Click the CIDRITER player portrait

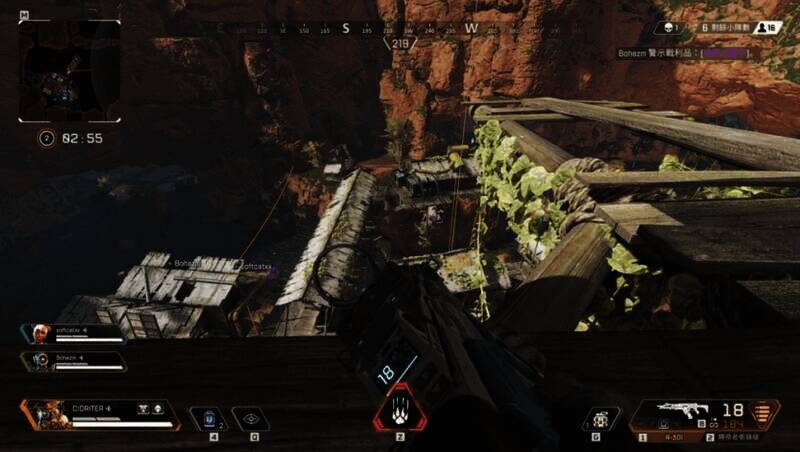[45, 414]
